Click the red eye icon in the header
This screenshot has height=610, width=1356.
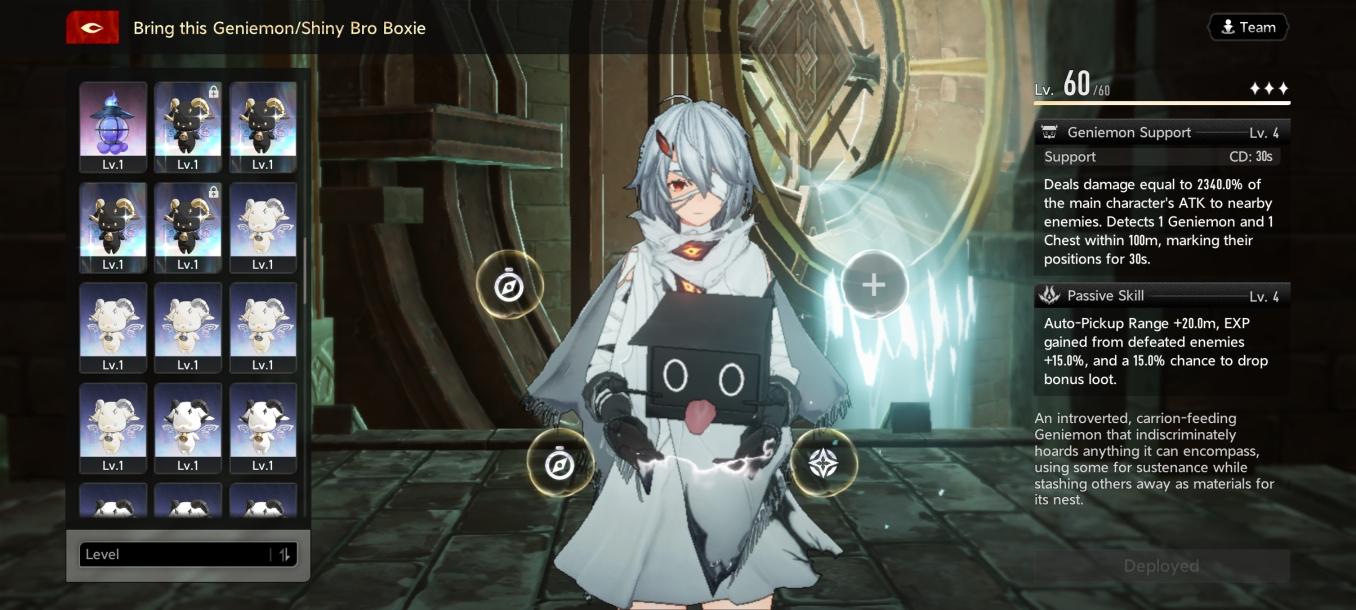point(93,28)
